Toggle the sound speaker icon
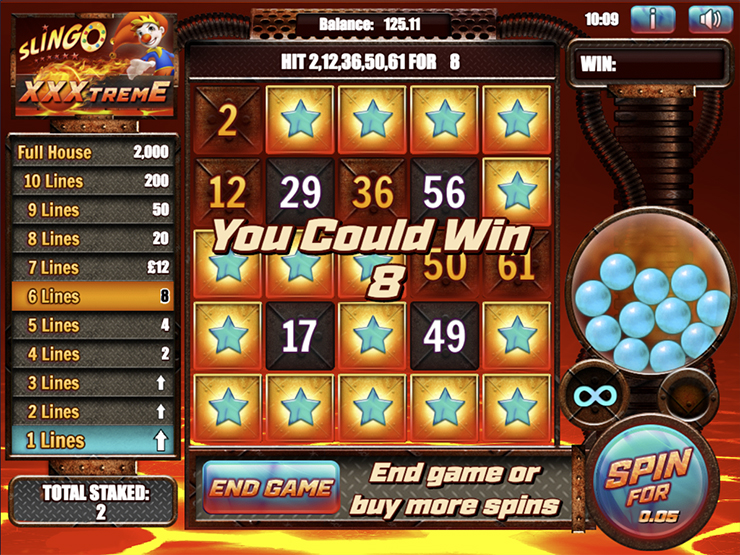Image resolution: width=740 pixels, height=555 pixels. 710,19
